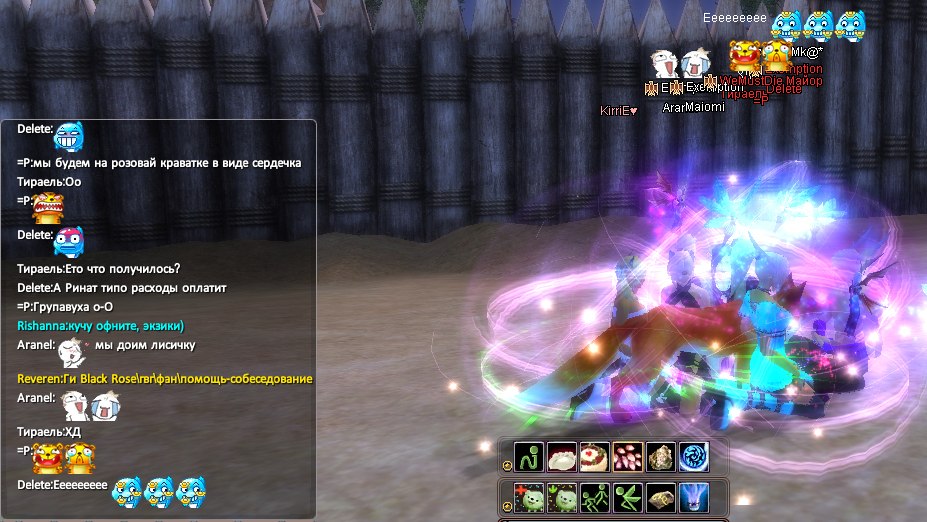Toggle the lower hotbar's round gold switch button
Viewport: 927px width, 522px height.
(506, 504)
